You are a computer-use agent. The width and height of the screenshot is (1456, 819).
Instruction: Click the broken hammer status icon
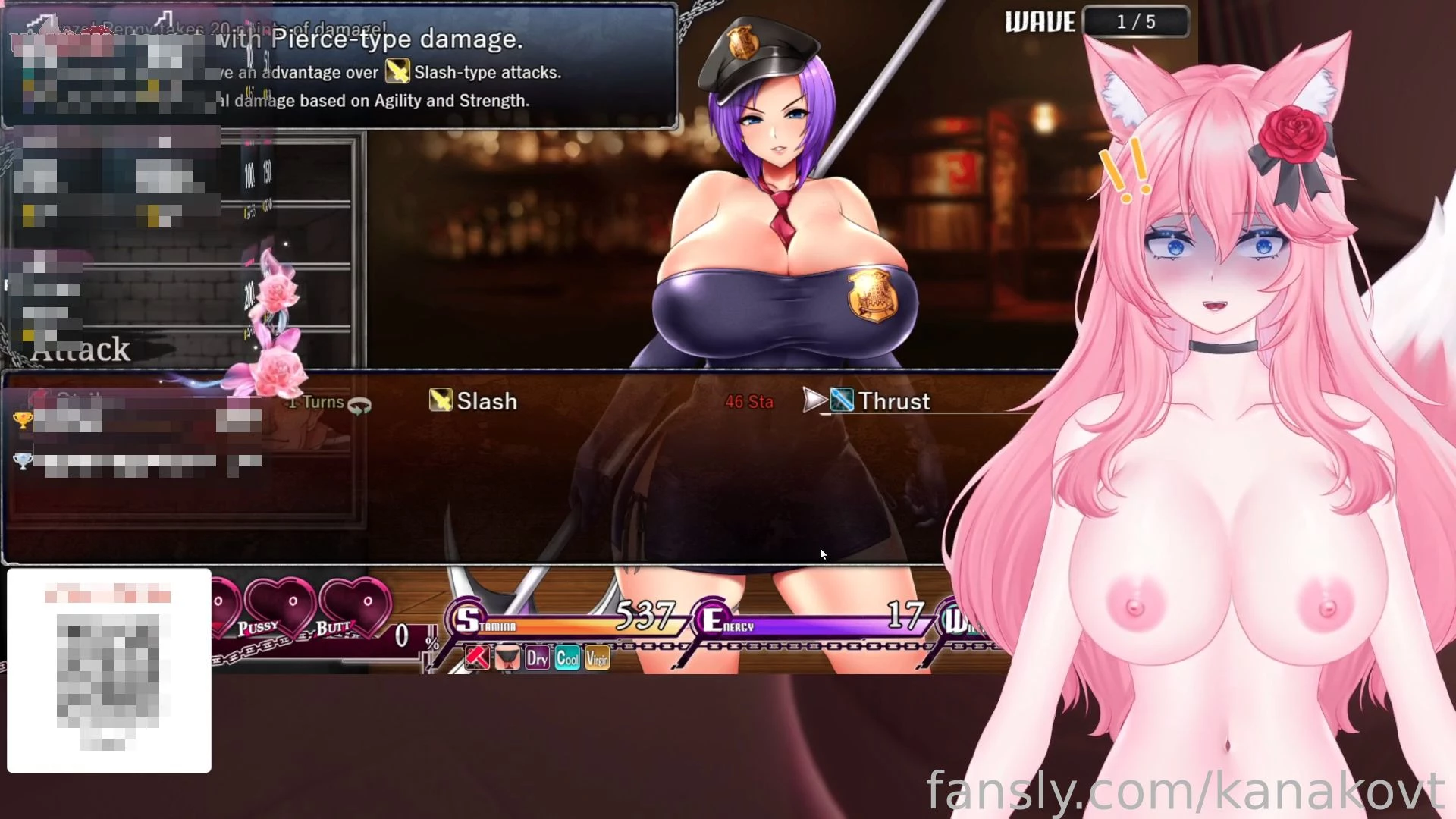coord(475,657)
